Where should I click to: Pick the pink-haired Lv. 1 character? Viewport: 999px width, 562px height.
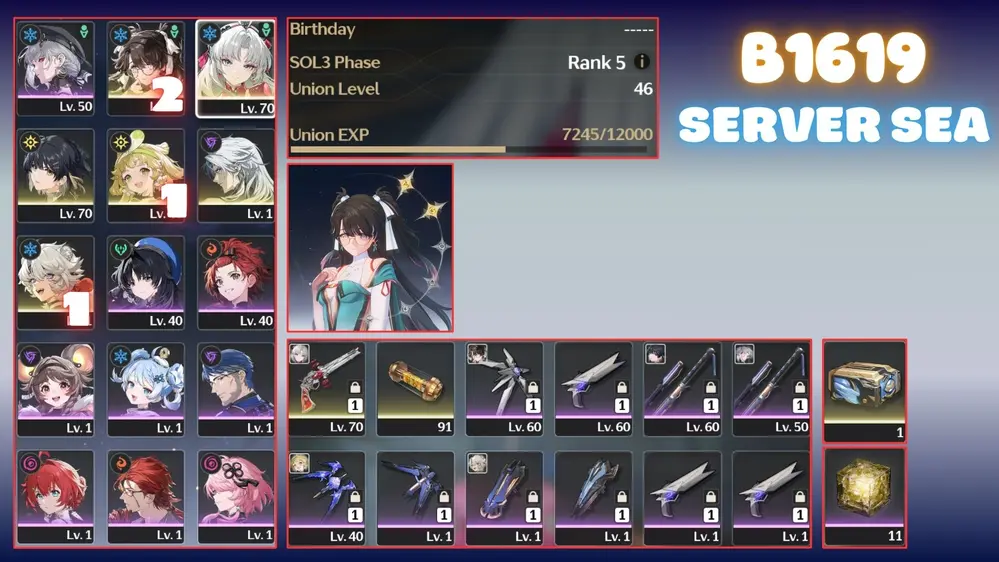coord(236,496)
